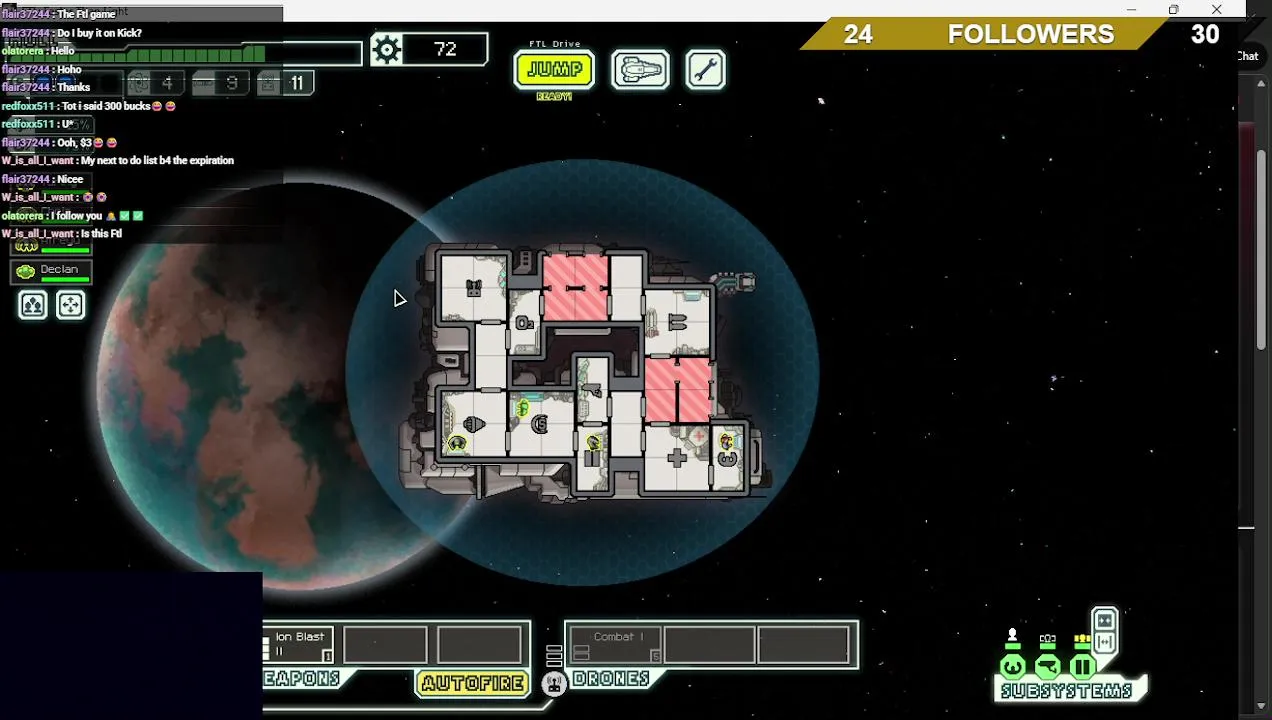Return crew to saved stations

[71, 305]
